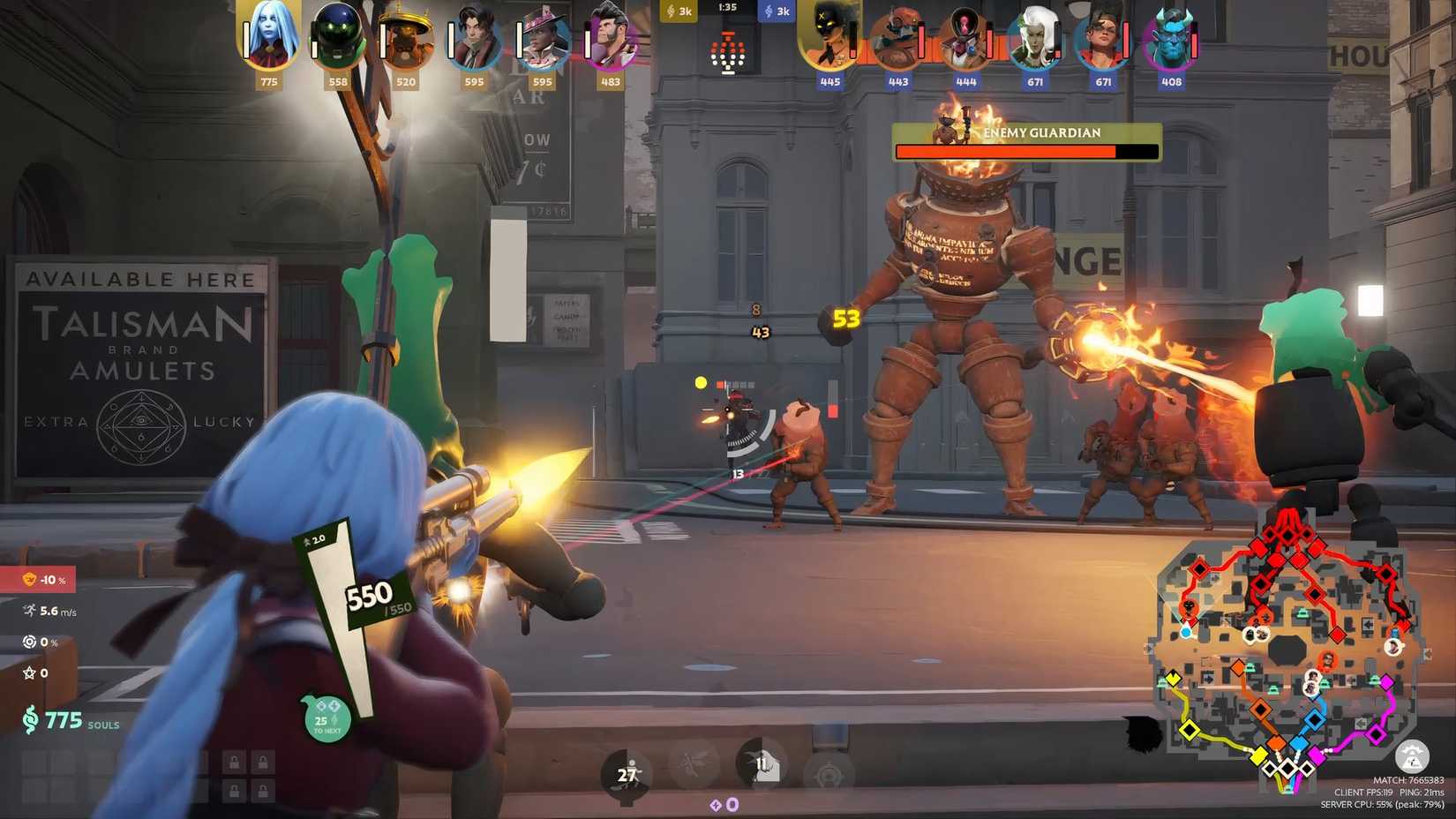Click the orange fire-rate debuff badge
Image resolution: width=1456 pixels, height=819 pixels.
(x=31, y=580)
